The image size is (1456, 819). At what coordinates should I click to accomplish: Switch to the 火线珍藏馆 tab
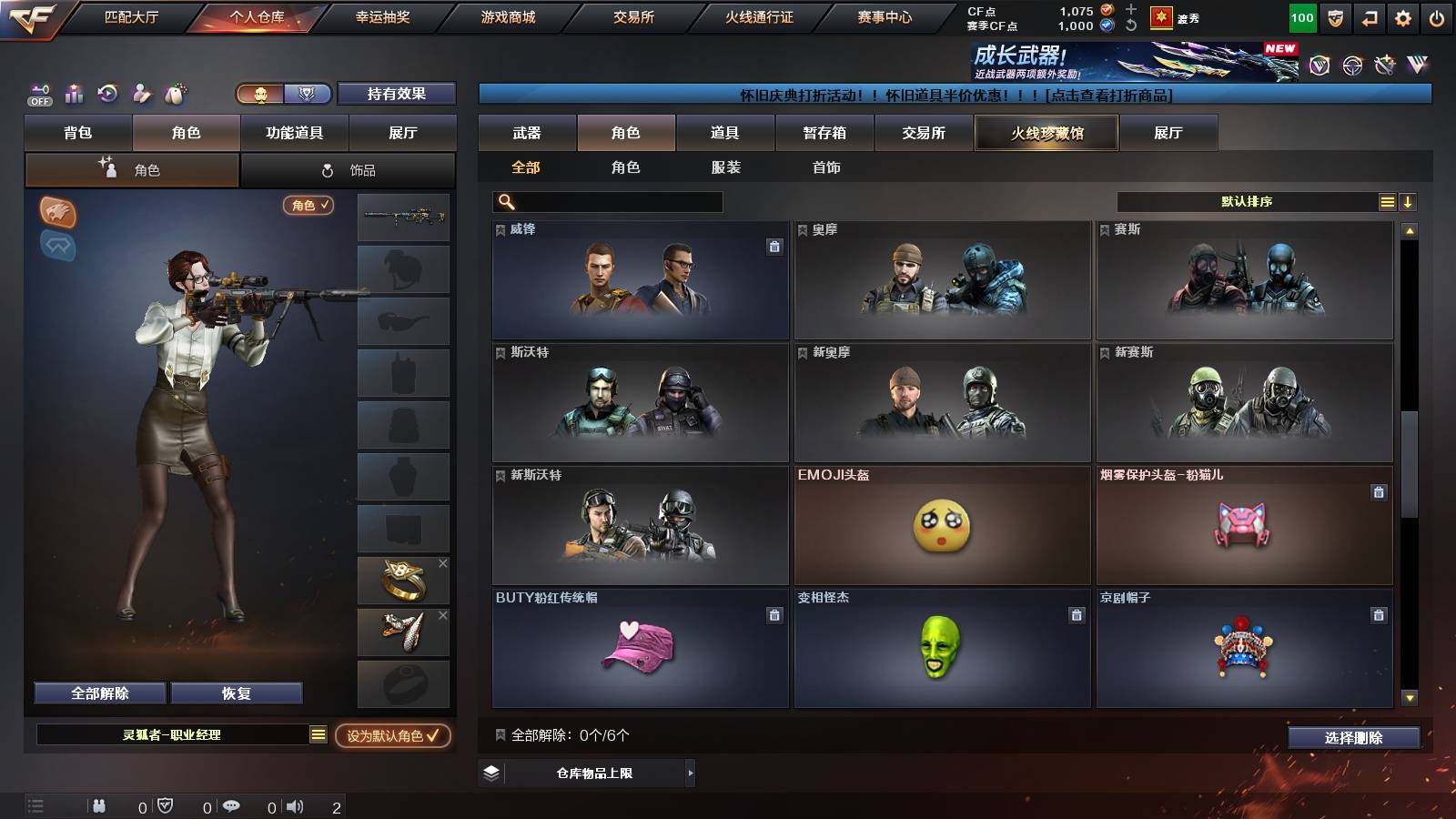click(x=1046, y=133)
